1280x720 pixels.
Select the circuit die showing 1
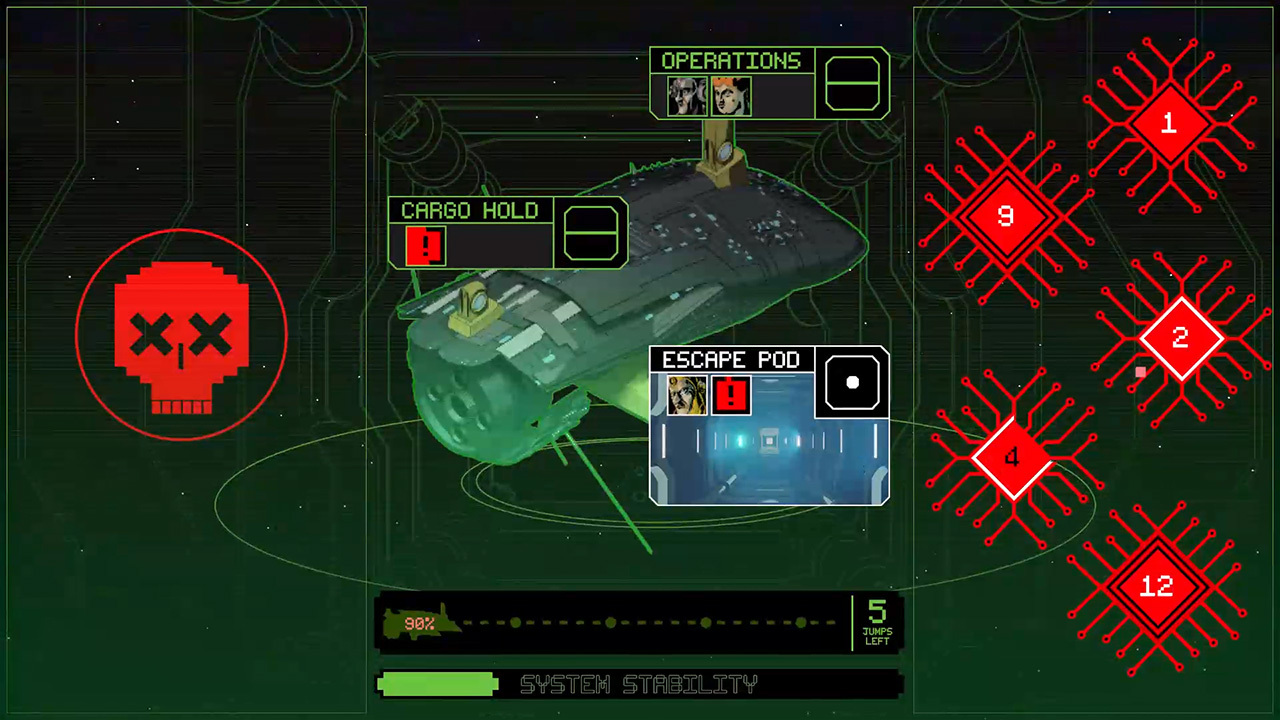(x=1168, y=124)
